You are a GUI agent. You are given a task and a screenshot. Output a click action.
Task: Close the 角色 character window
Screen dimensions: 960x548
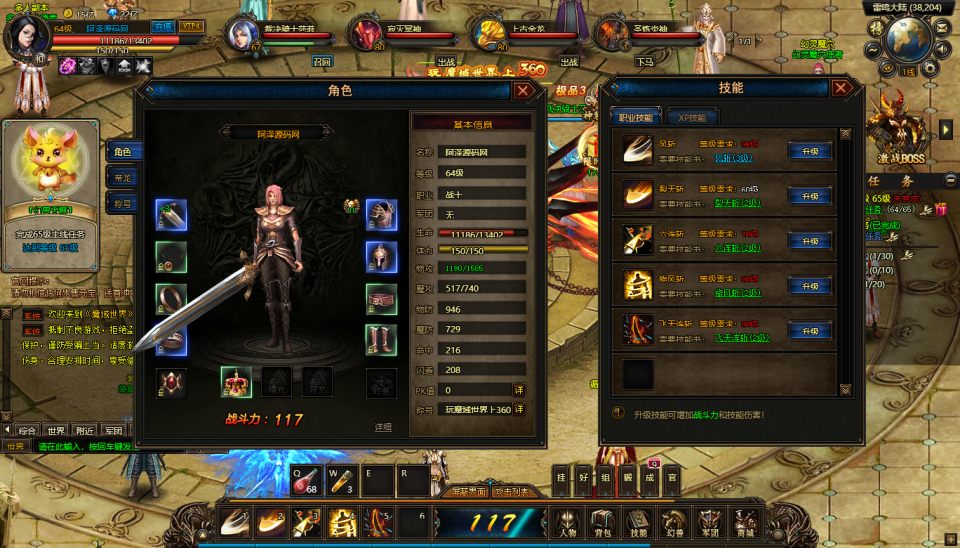click(523, 90)
